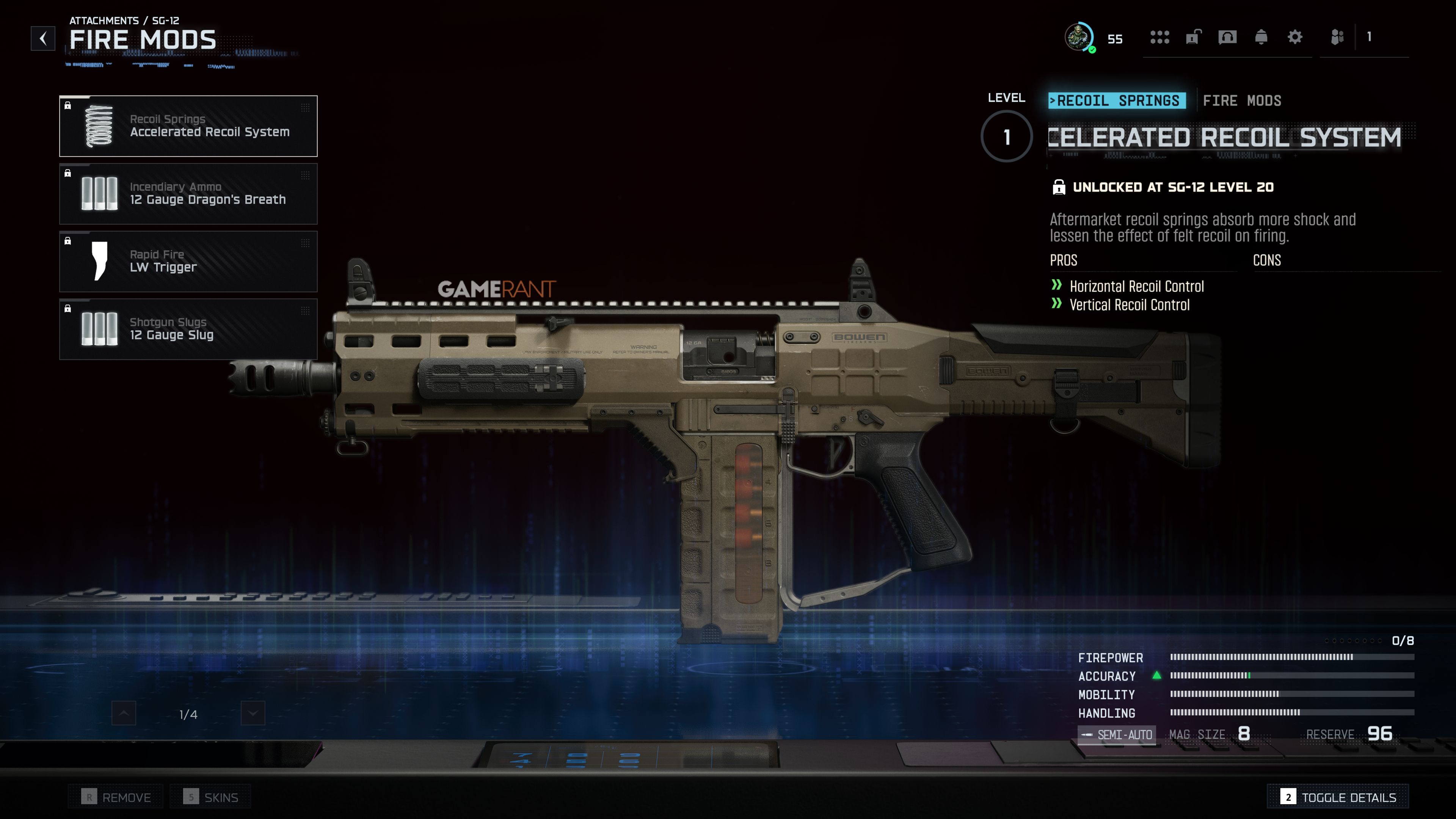The height and width of the screenshot is (819, 1456).
Task: Select the 12 Gauge Dragon's Breath ammo
Action: (x=188, y=193)
